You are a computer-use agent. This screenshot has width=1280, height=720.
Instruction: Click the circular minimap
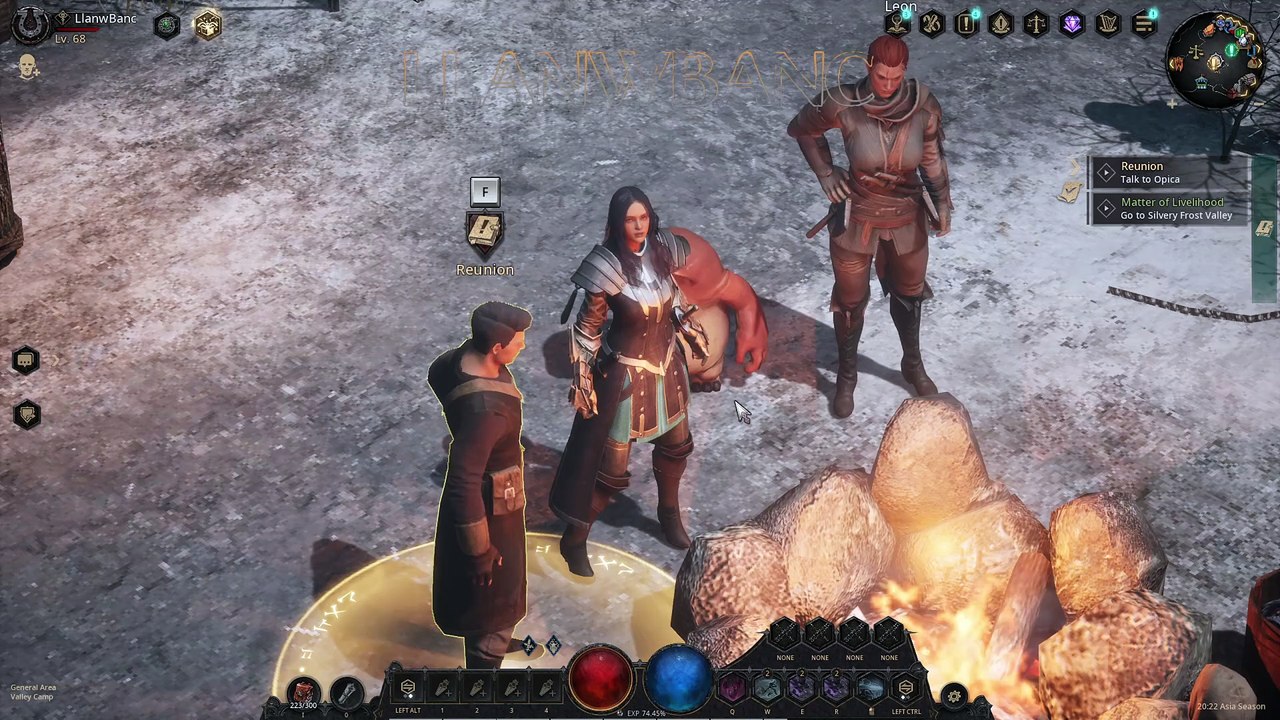click(x=1214, y=62)
